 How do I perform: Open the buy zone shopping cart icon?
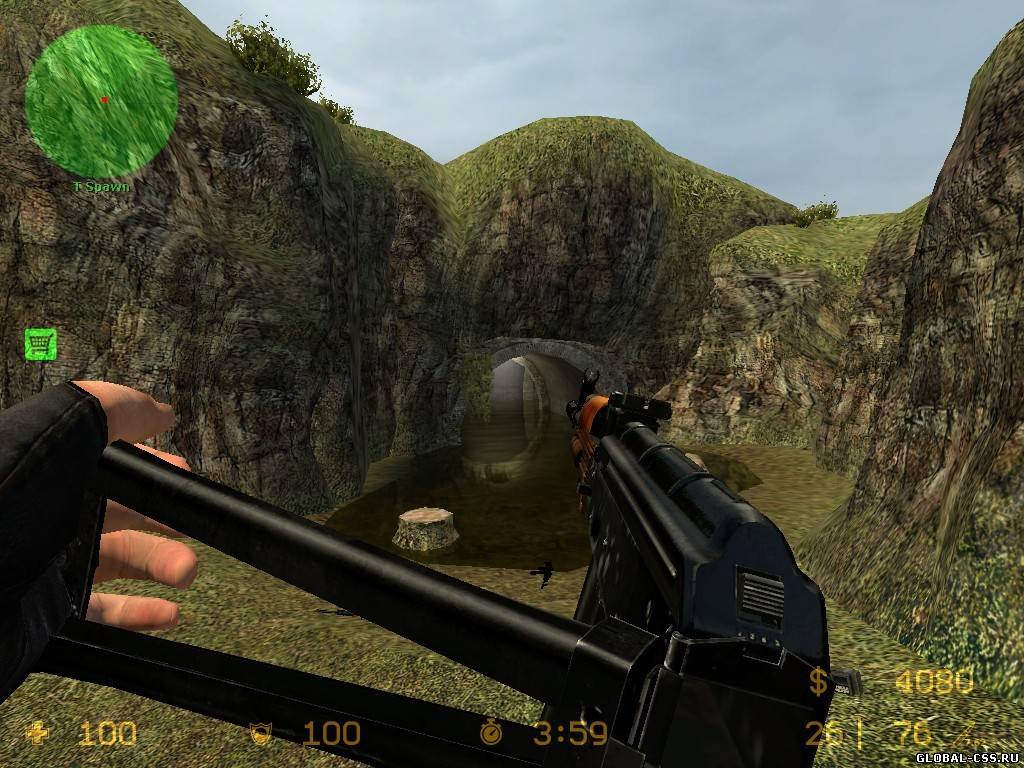[40, 344]
